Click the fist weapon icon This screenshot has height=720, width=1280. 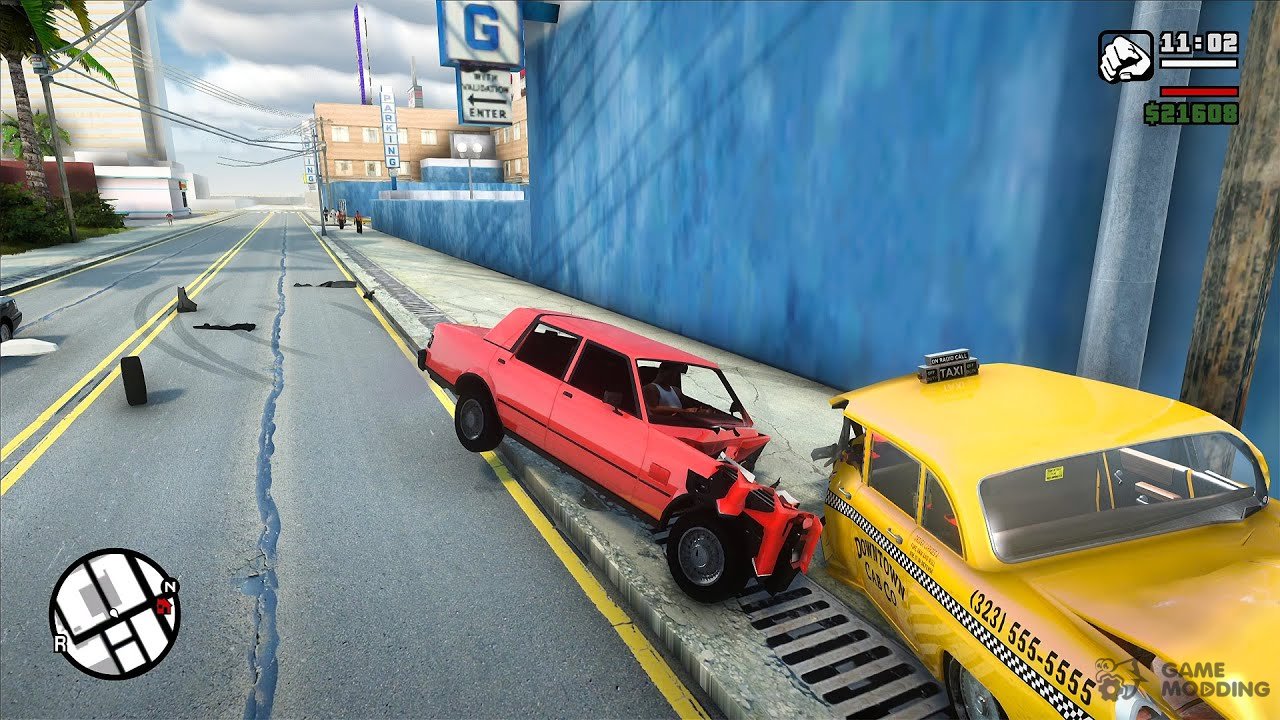click(1125, 56)
